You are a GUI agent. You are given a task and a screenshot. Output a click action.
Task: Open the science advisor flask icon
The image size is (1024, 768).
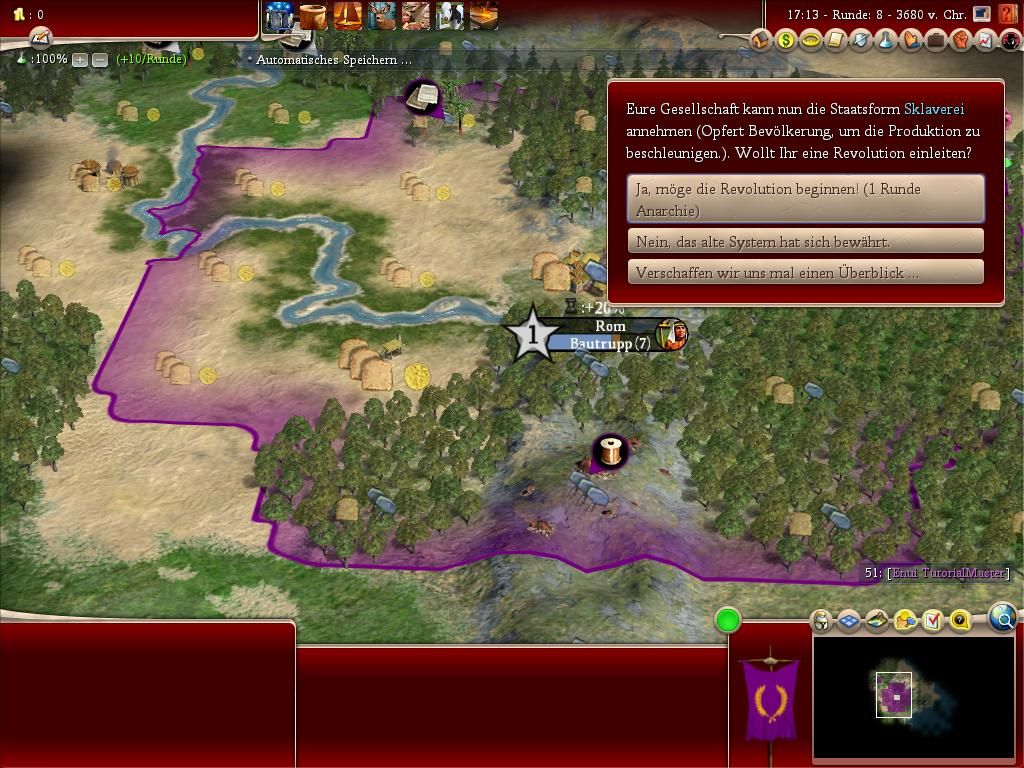click(x=885, y=40)
